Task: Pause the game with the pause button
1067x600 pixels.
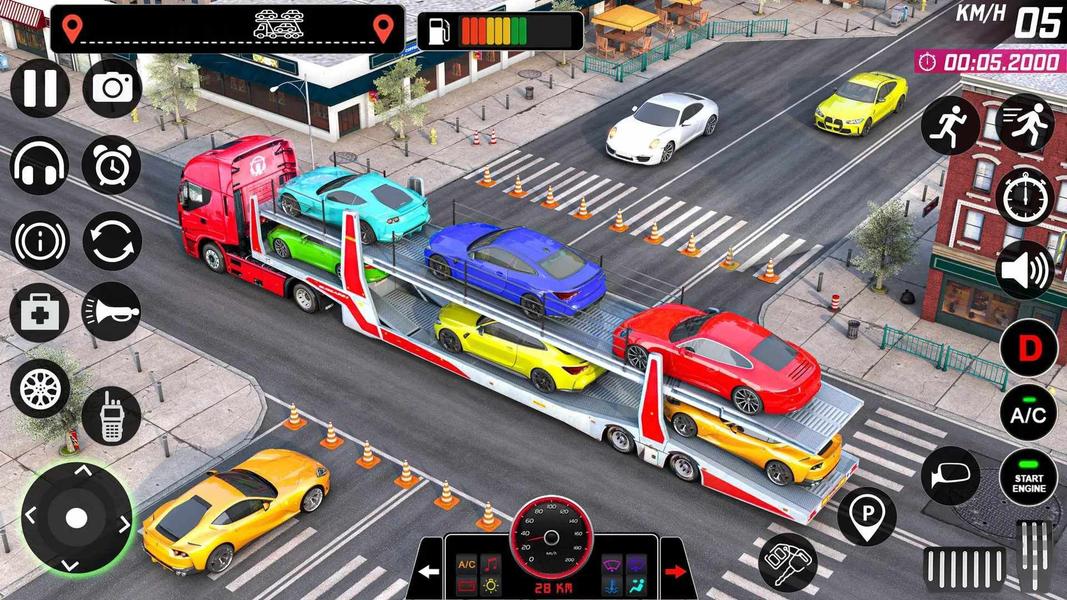Action: click(40, 88)
